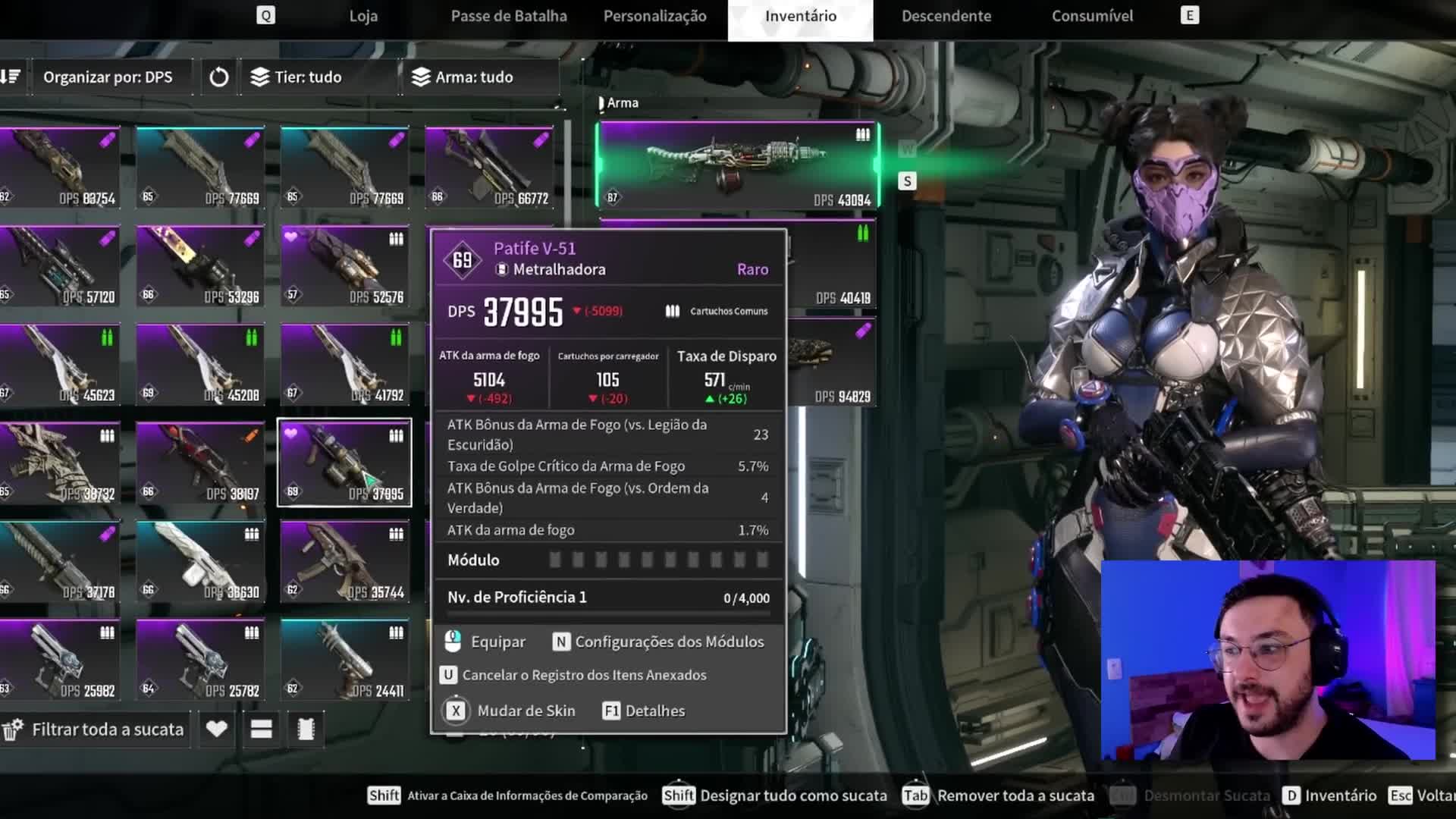Viewport: 1456px width, 819px height.
Task: Open the Passe de Batalha tab
Action: [x=508, y=16]
